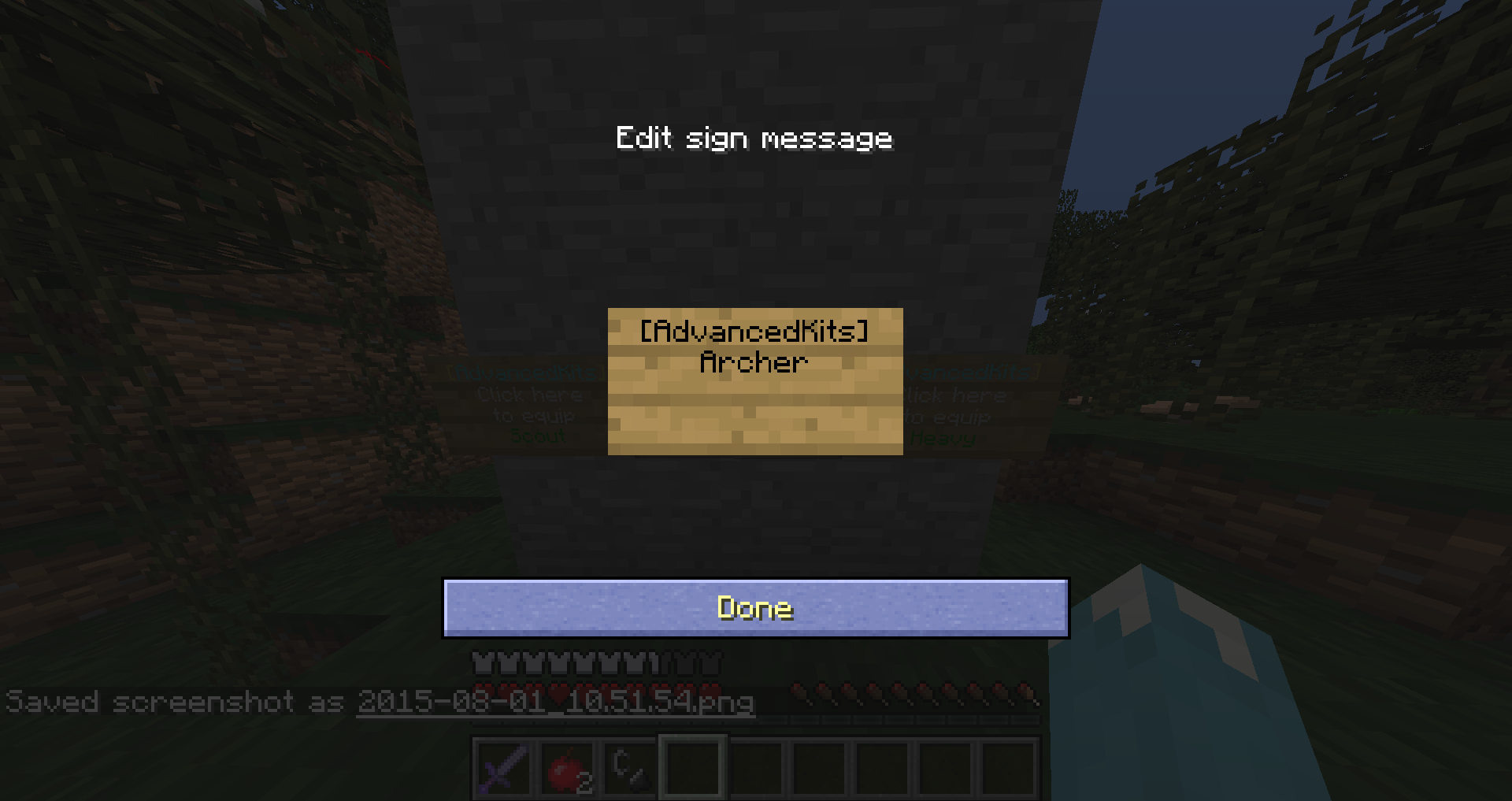Viewport: 1512px width, 801px height.
Task: Open the saved screenshot 2015-08-01_10.51.54.png link
Action: [555, 703]
